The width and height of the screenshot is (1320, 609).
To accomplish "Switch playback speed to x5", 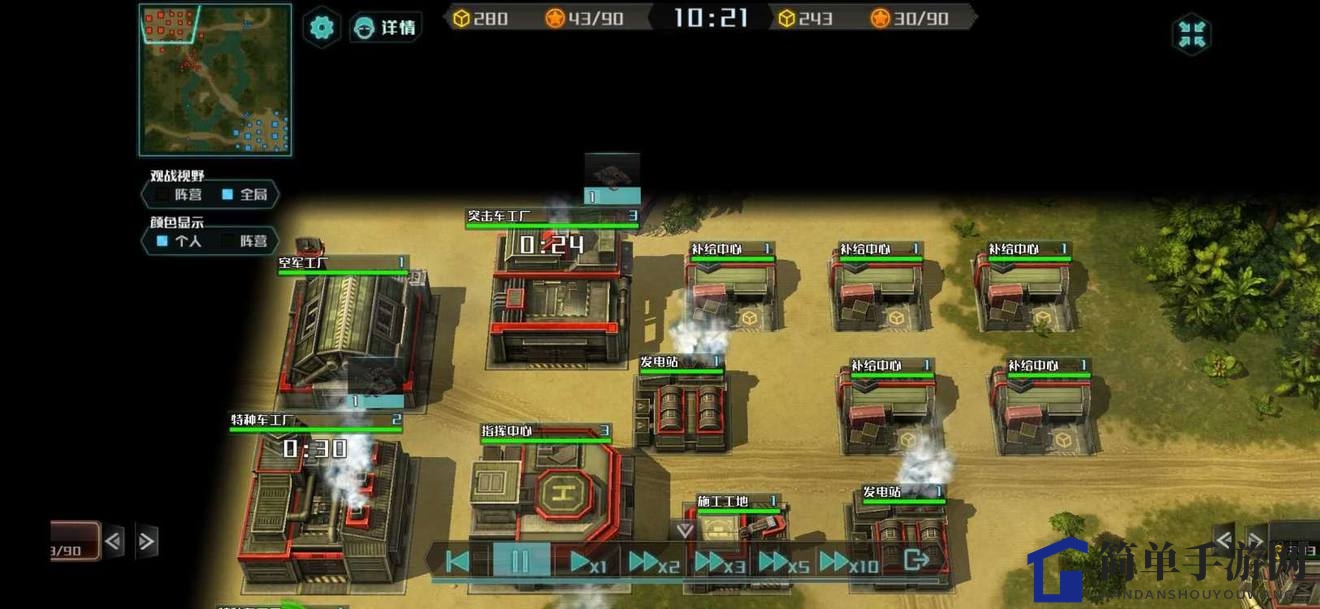I will coord(783,561).
